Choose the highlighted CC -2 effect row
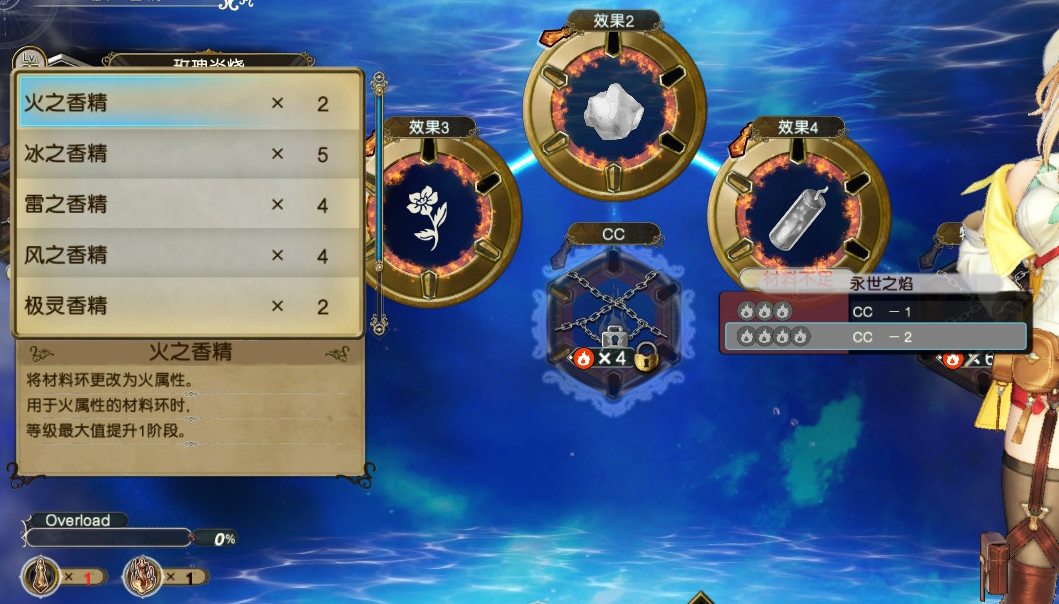1059x604 pixels. [873, 337]
